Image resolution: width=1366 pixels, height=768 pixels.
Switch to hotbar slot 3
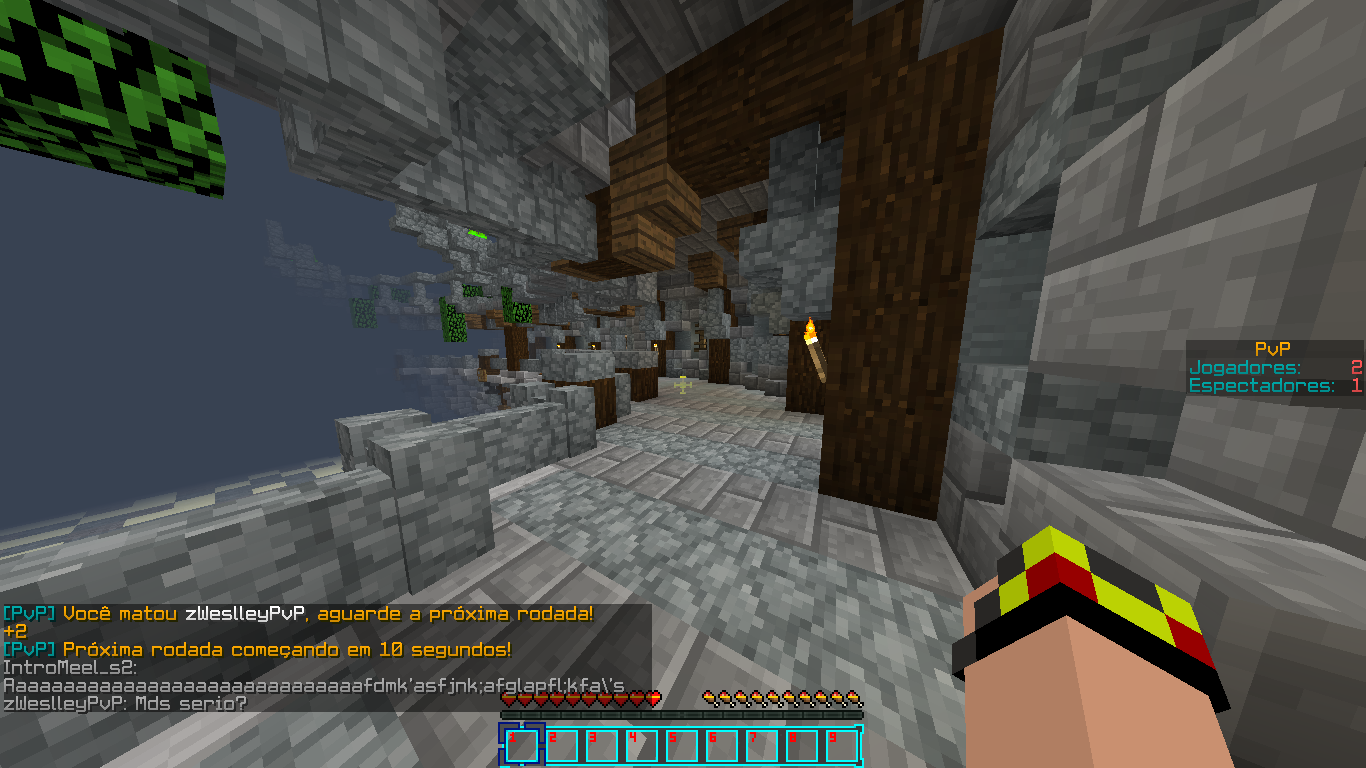(x=602, y=746)
